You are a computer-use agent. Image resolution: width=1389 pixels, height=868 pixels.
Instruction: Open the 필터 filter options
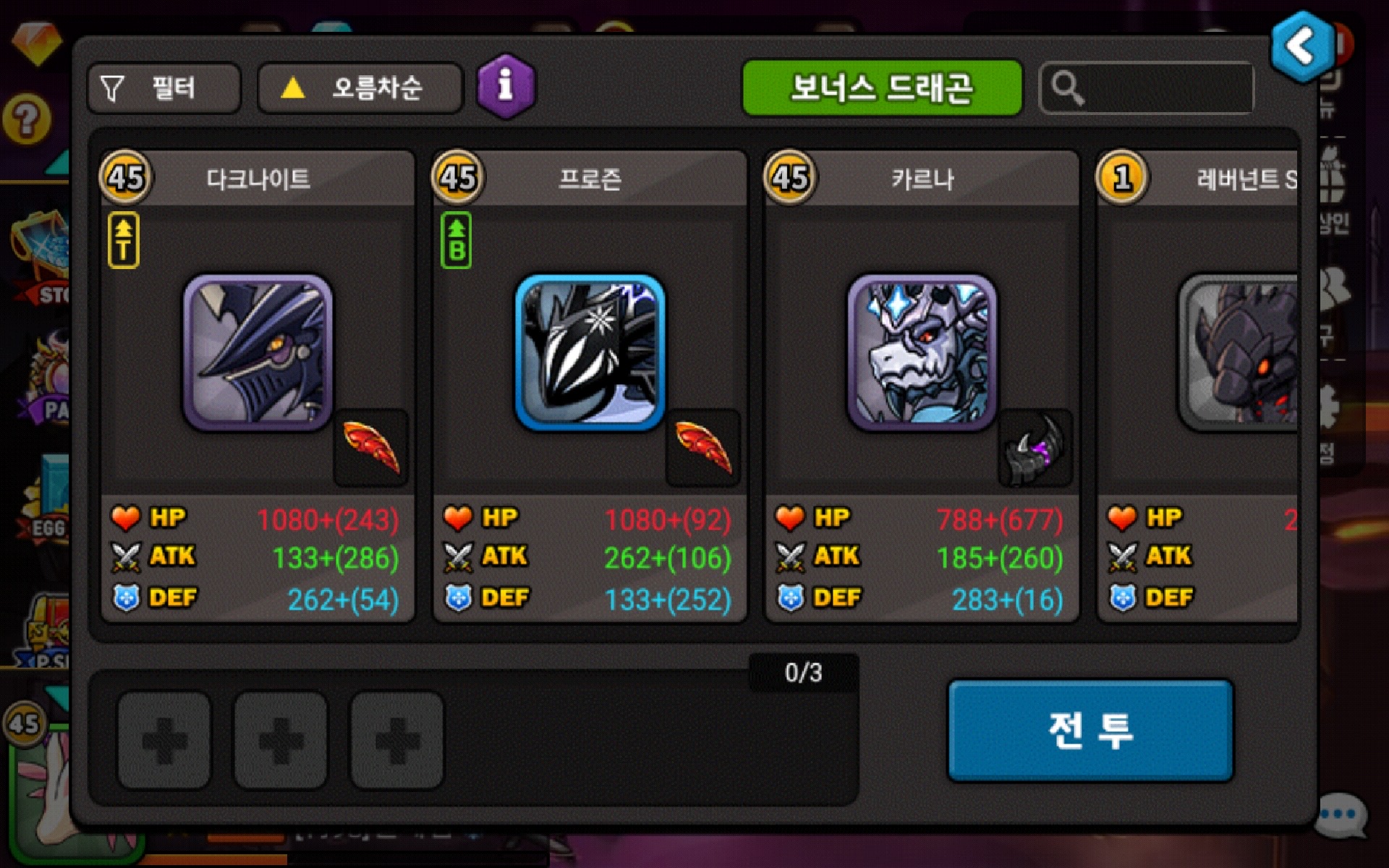click(163, 88)
